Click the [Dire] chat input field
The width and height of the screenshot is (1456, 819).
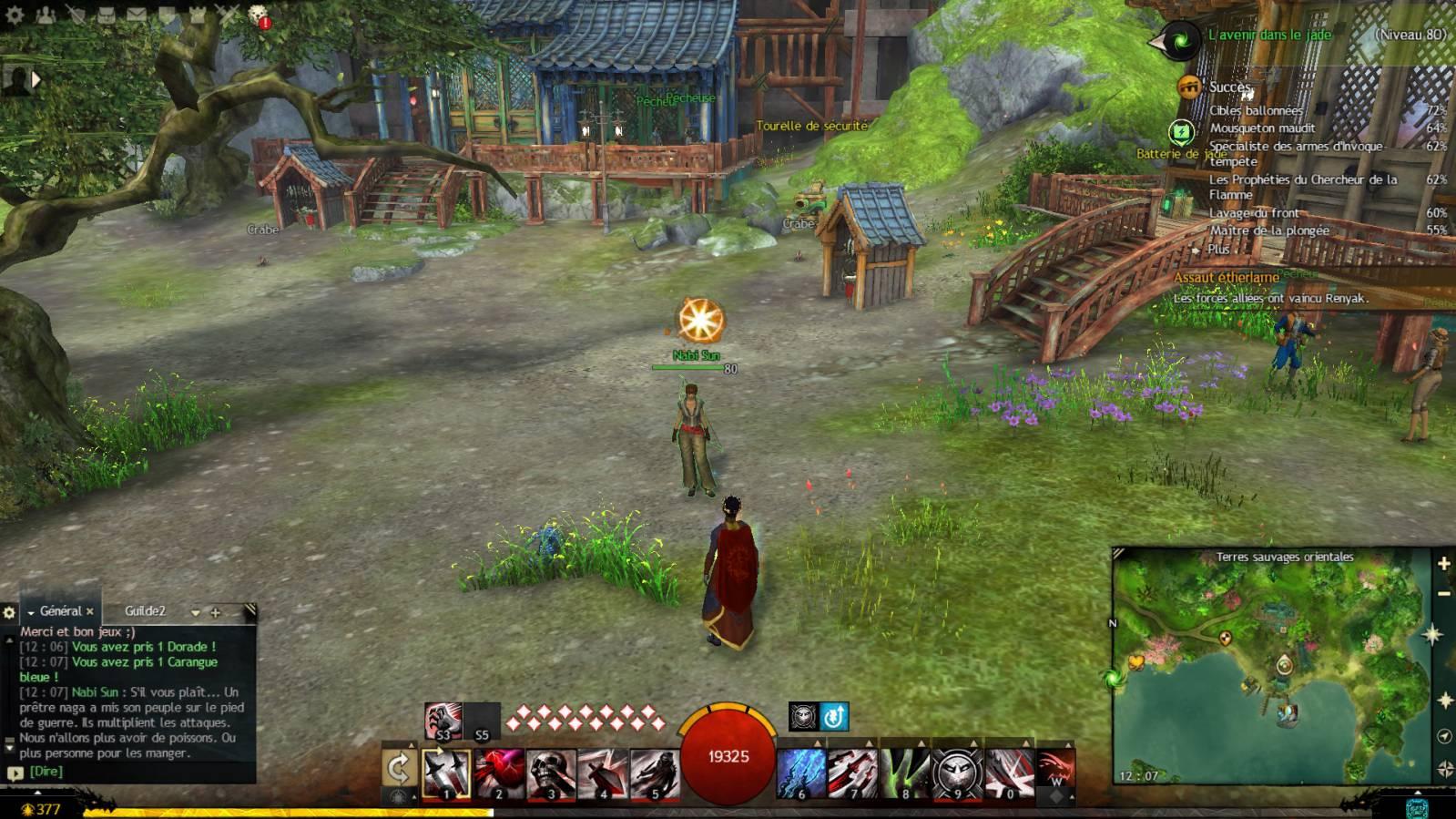coord(47,772)
